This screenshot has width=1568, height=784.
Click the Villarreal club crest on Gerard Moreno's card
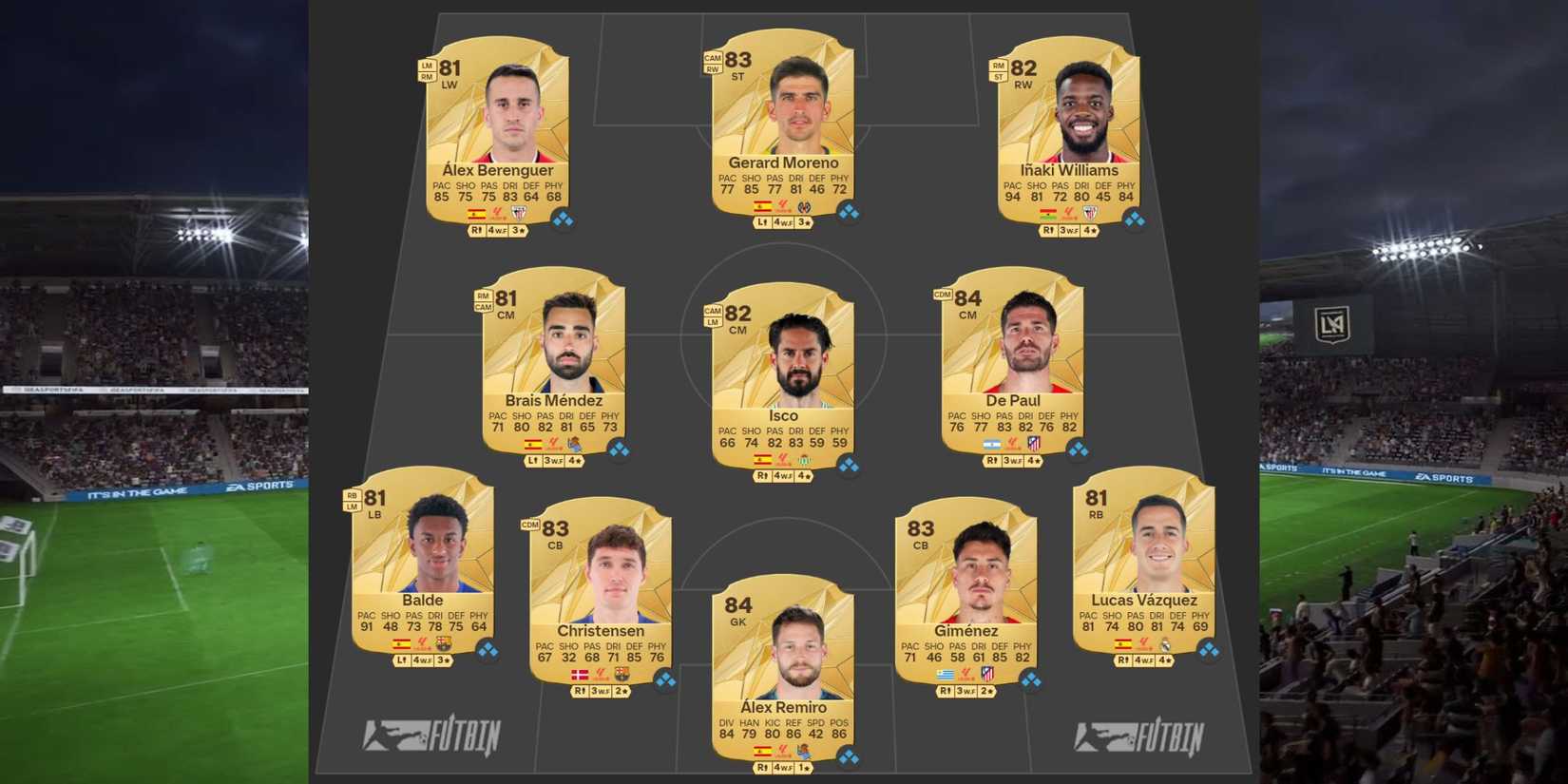(x=806, y=207)
